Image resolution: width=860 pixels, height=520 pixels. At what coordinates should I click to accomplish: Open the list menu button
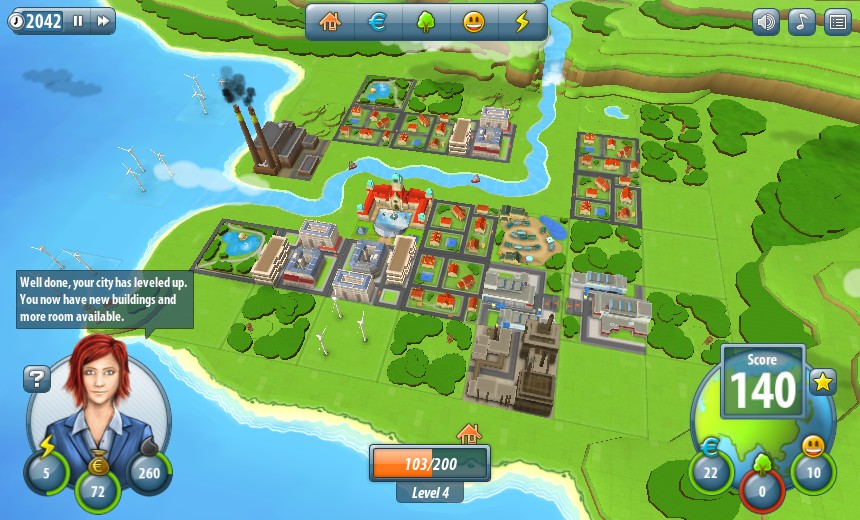coord(837,22)
